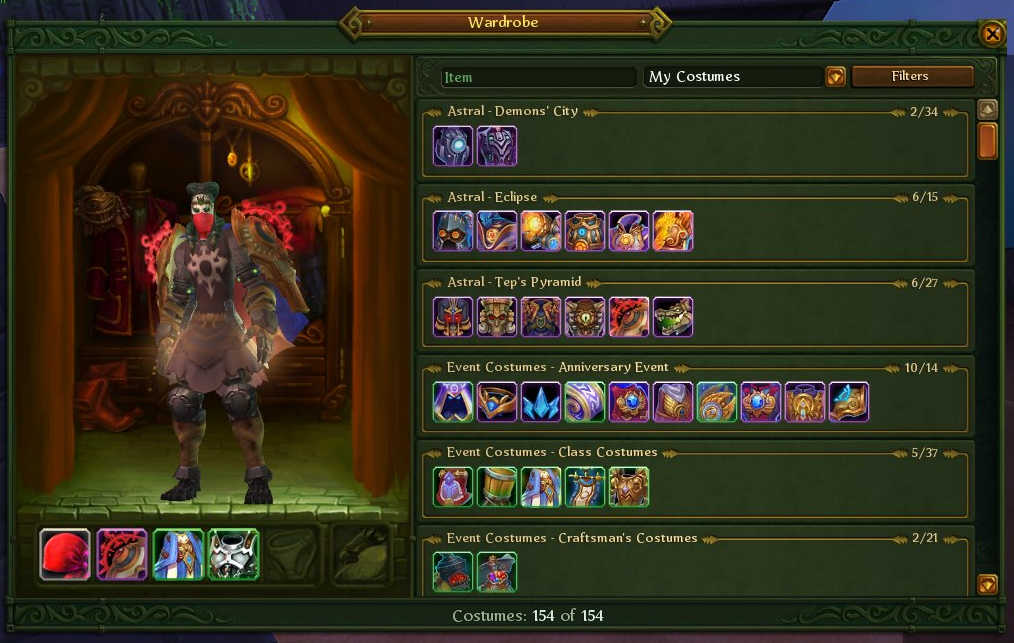
Task: Select the equipped red bandana slot
Action: (x=65, y=554)
